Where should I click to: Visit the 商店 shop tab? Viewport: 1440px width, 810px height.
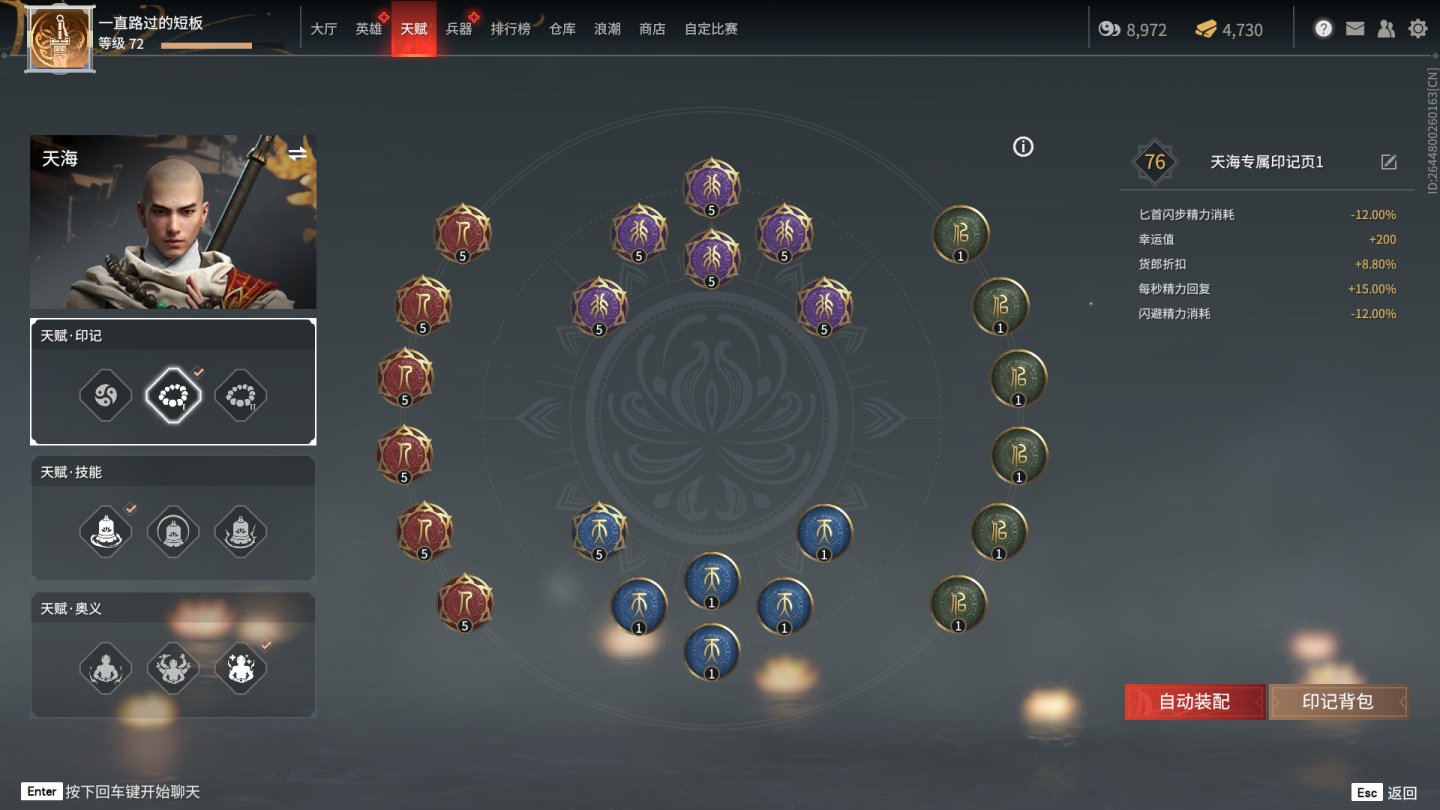pos(652,29)
